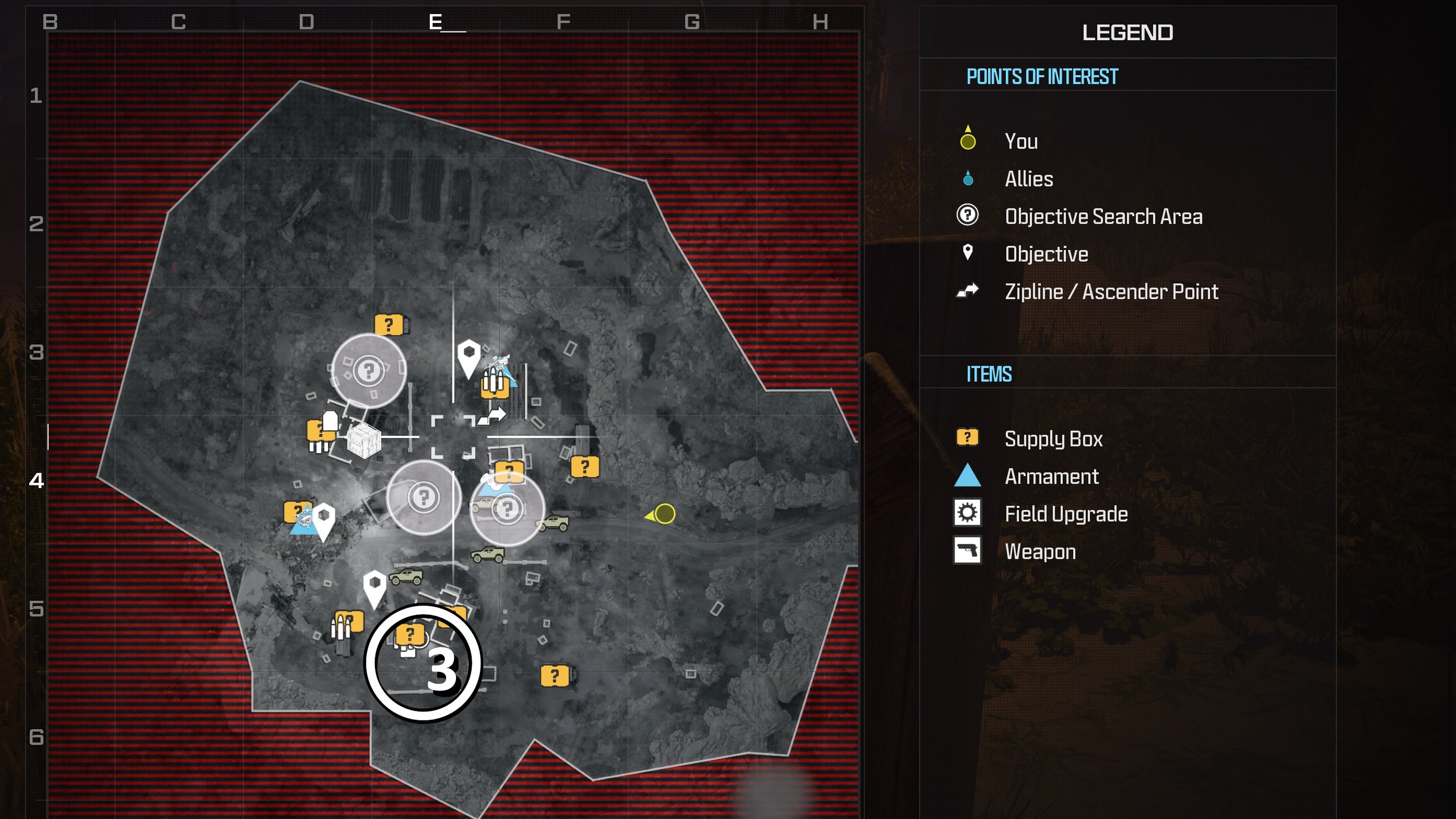Select the yellow You marker in the legend

tap(968, 141)
